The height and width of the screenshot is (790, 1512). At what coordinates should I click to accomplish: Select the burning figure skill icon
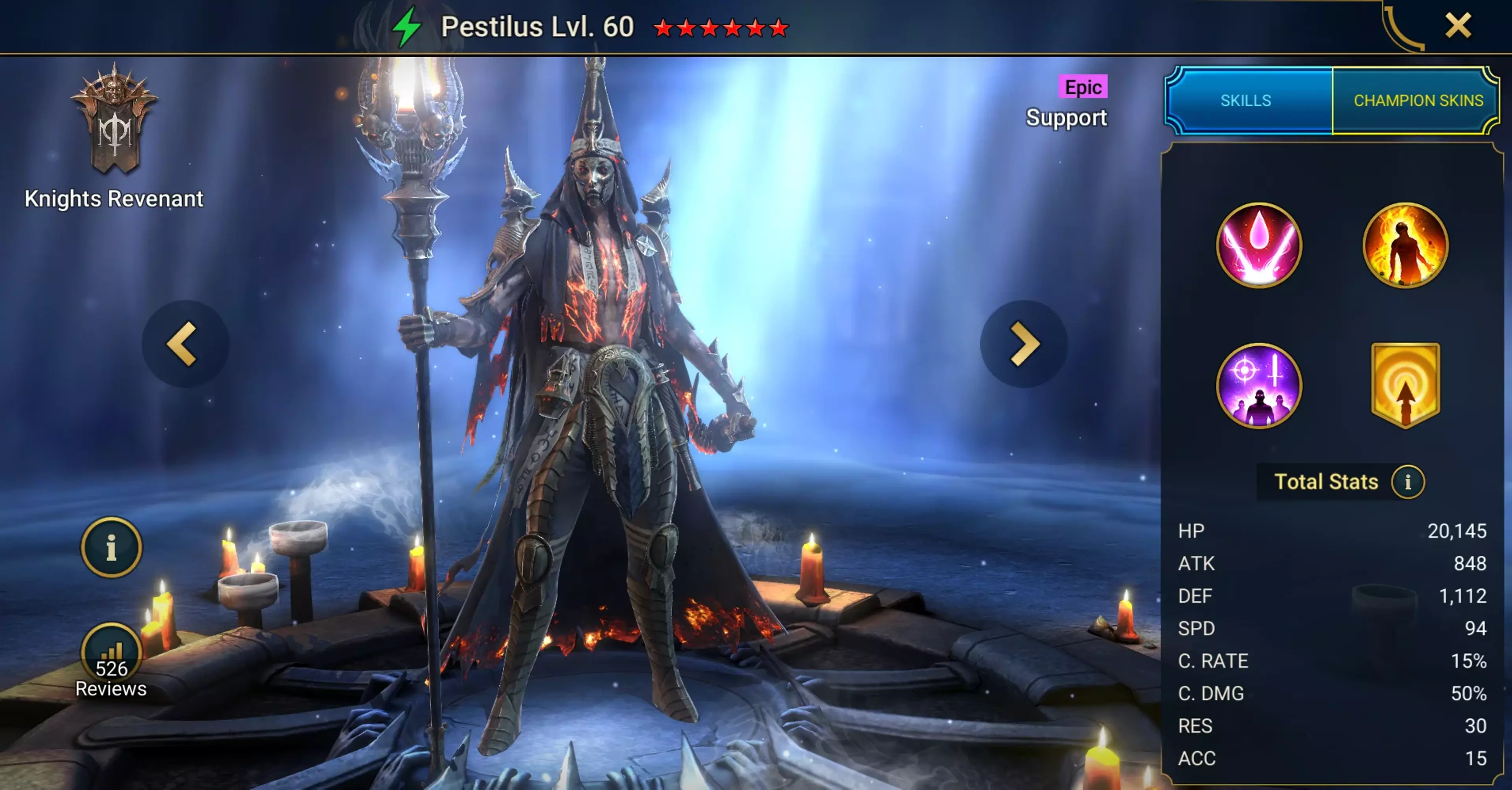click(1405, 245)
